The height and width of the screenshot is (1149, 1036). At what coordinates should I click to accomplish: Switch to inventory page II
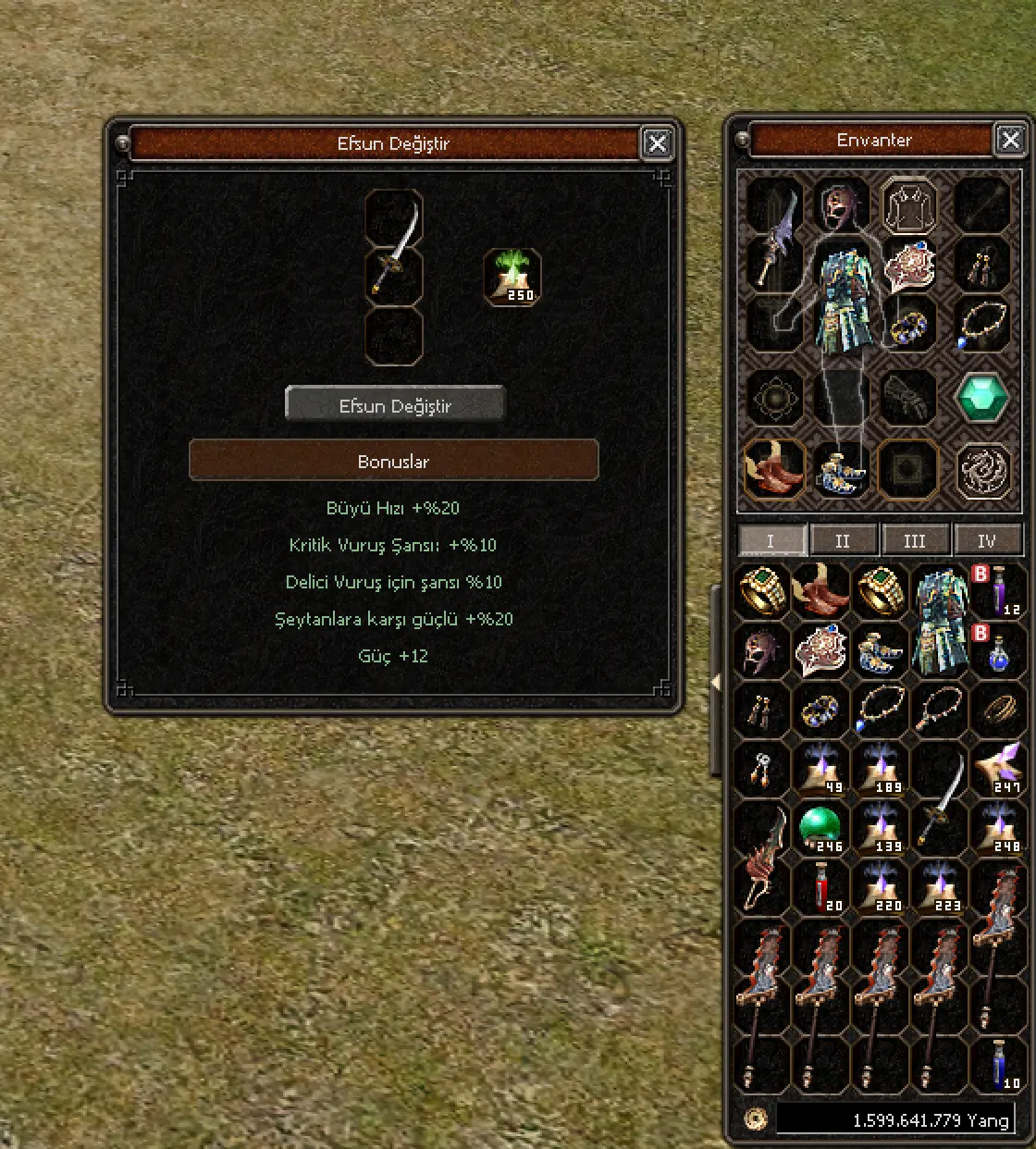pos(842,540)
